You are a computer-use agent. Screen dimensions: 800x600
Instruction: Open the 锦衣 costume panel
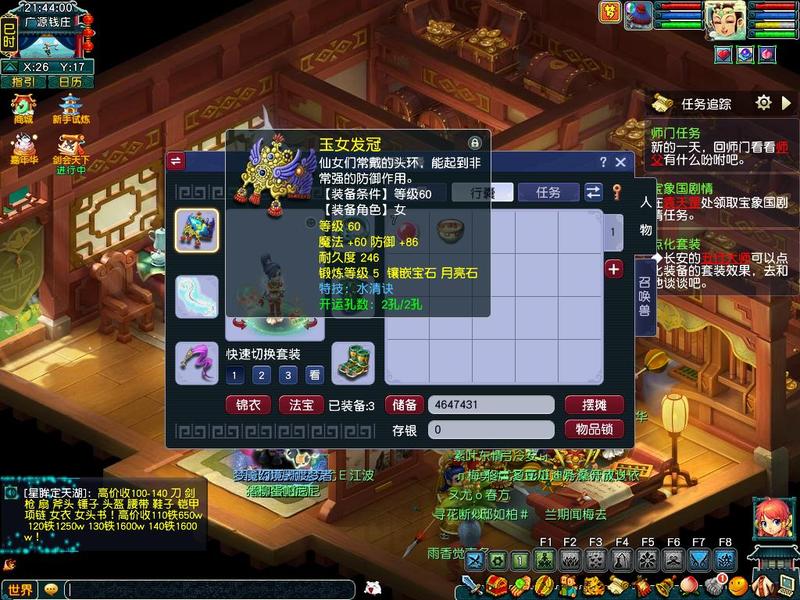point(248,405)
